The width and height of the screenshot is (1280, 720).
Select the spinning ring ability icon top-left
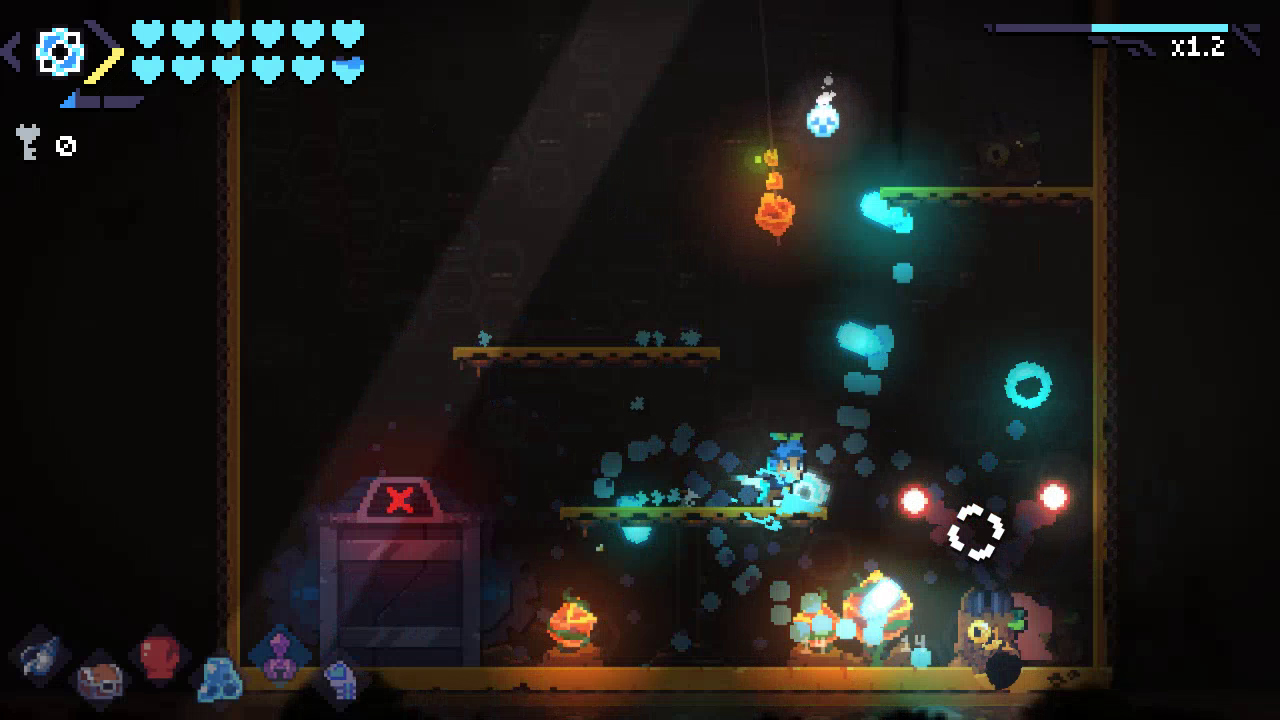coord(60,52)
